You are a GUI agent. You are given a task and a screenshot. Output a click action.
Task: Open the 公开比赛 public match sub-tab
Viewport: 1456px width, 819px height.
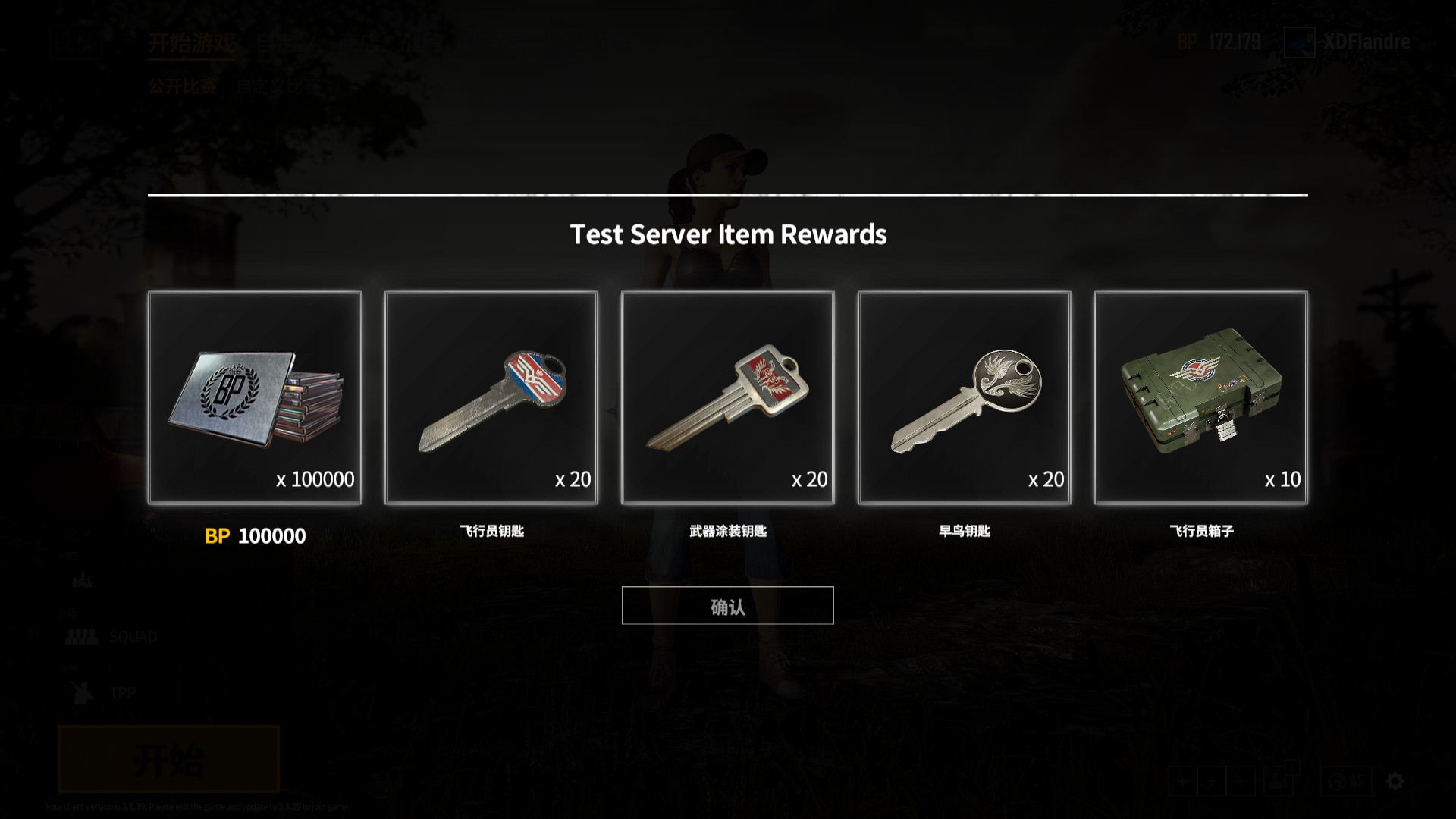pyautogui.click(x=183, y=86)
